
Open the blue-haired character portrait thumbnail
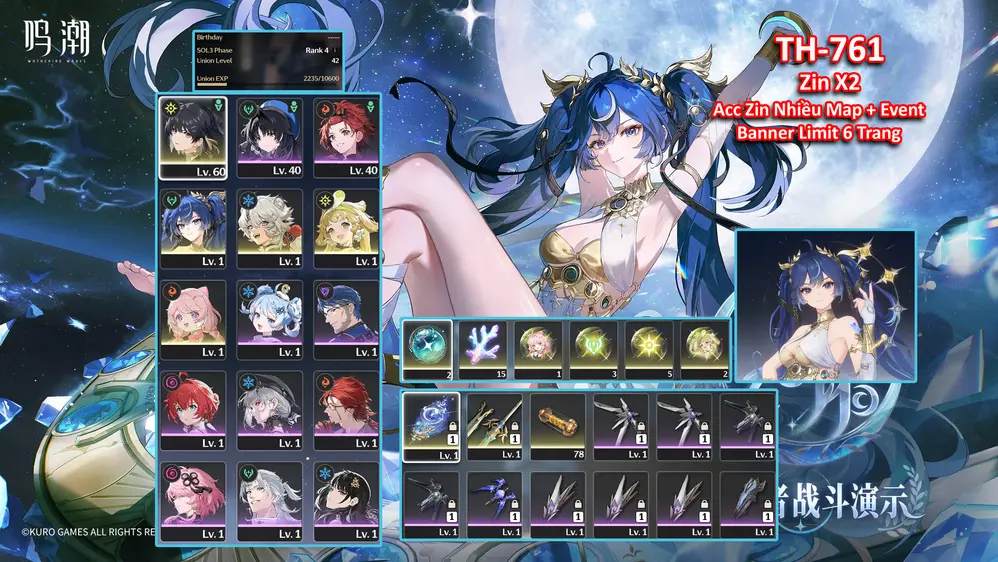(x=825, y=305)
